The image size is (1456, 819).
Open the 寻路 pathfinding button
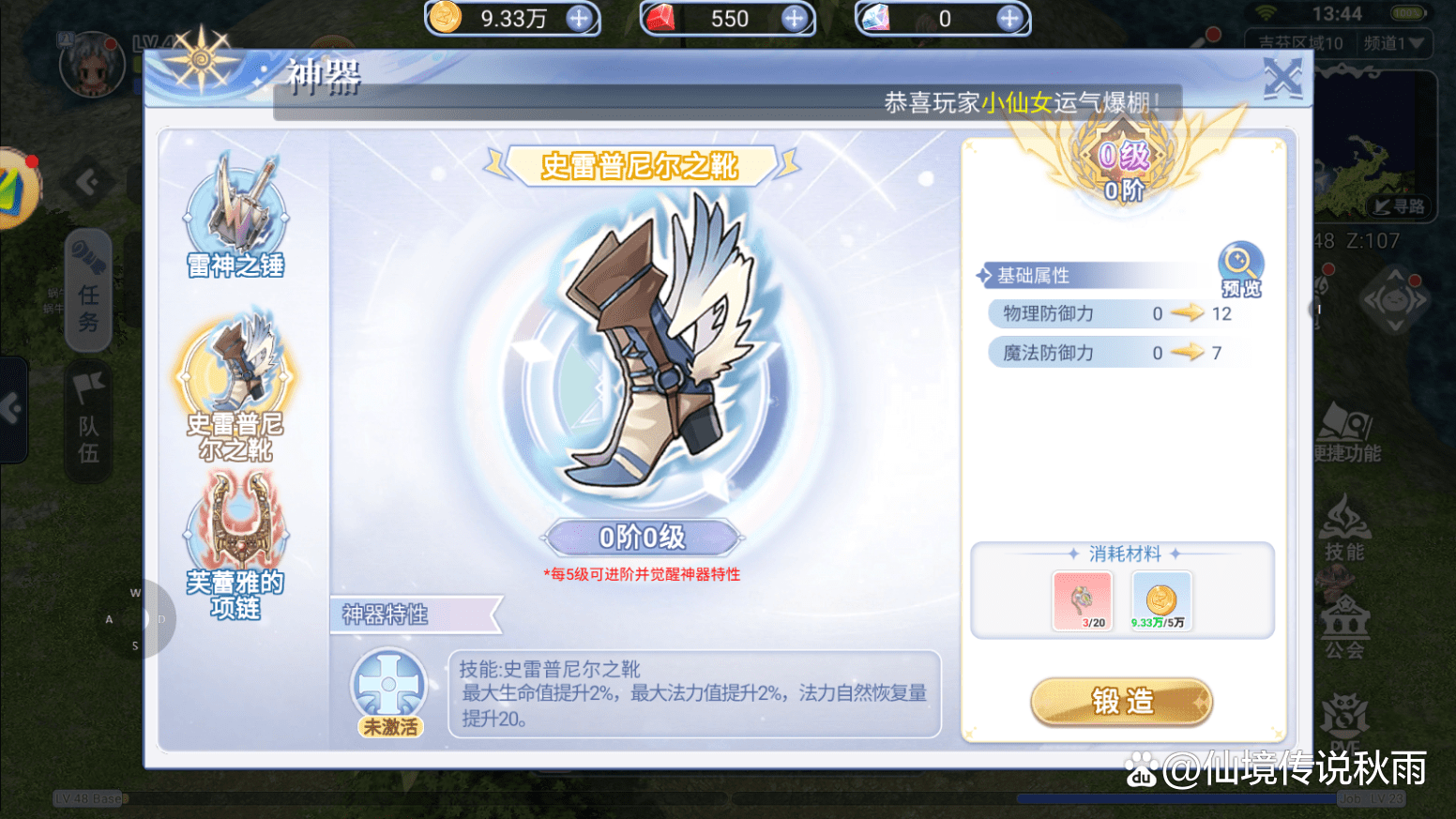[1399, 206]
